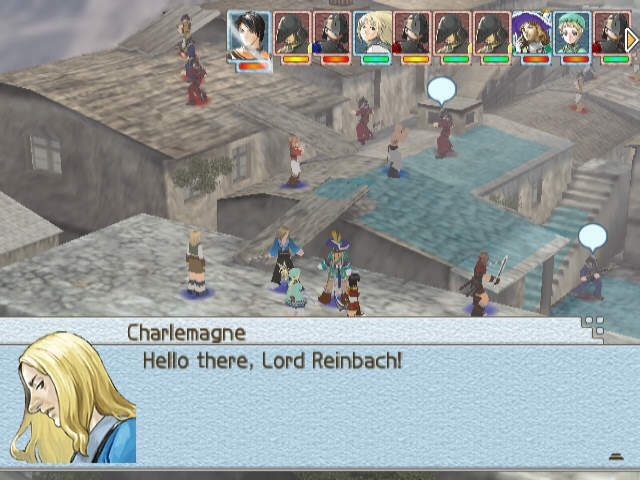This screenshot has height=480, width=640.
Task: Advance the turn order list with the yellow arrow
Action: [x=632, y=39]
